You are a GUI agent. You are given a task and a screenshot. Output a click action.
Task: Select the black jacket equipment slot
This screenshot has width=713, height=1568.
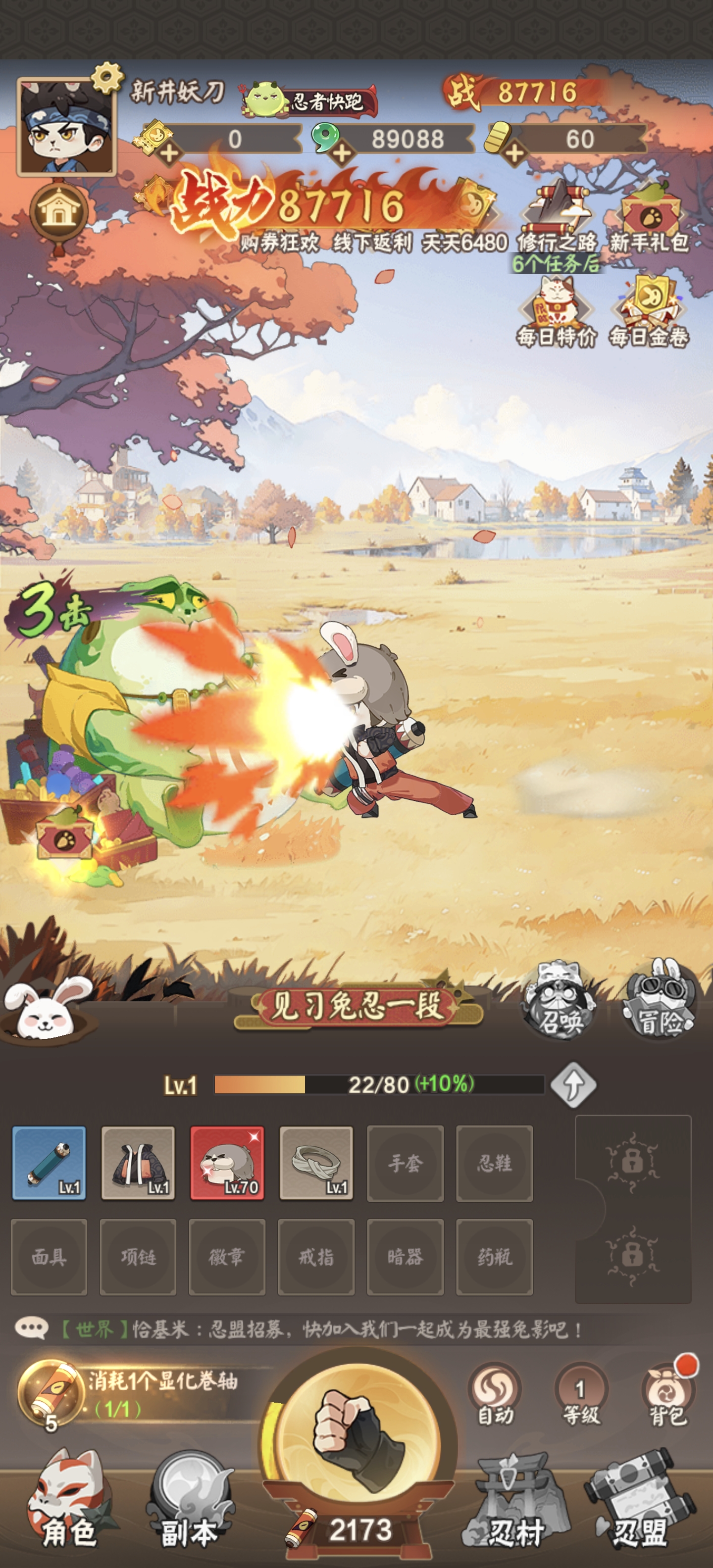[138, 1163]
